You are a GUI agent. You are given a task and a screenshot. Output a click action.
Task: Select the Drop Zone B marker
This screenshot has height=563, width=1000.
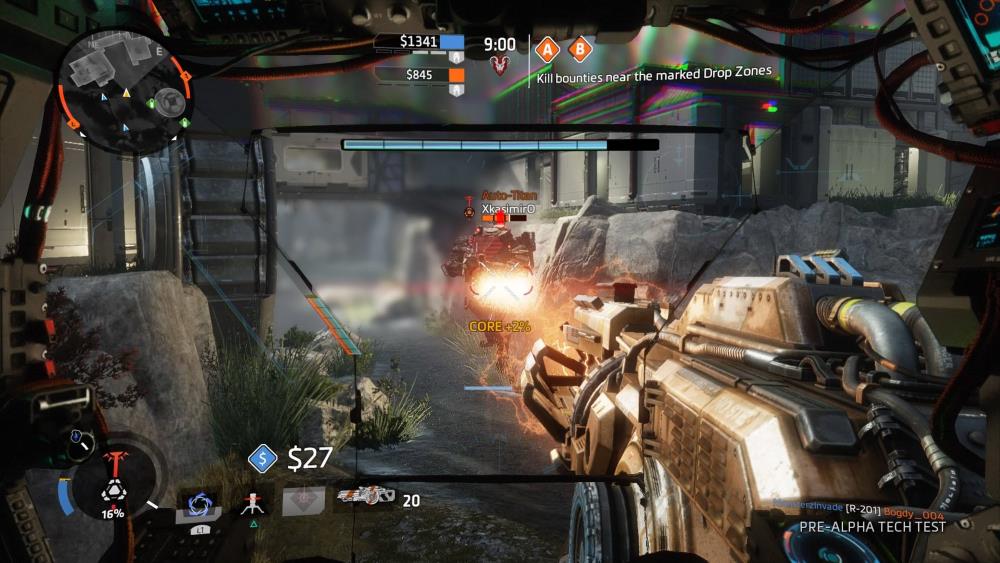[579, 47]
